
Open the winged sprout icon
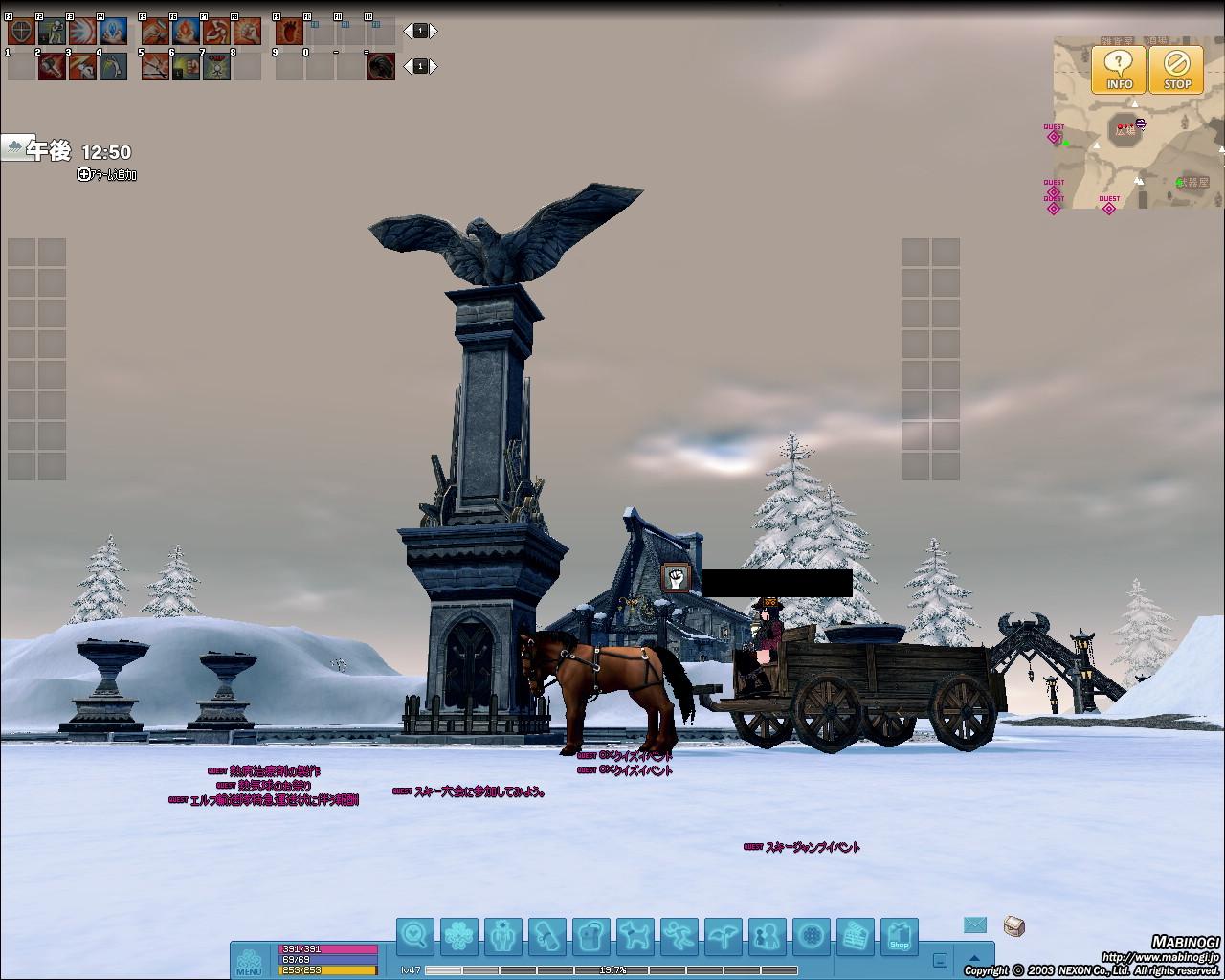click(724, 935)
